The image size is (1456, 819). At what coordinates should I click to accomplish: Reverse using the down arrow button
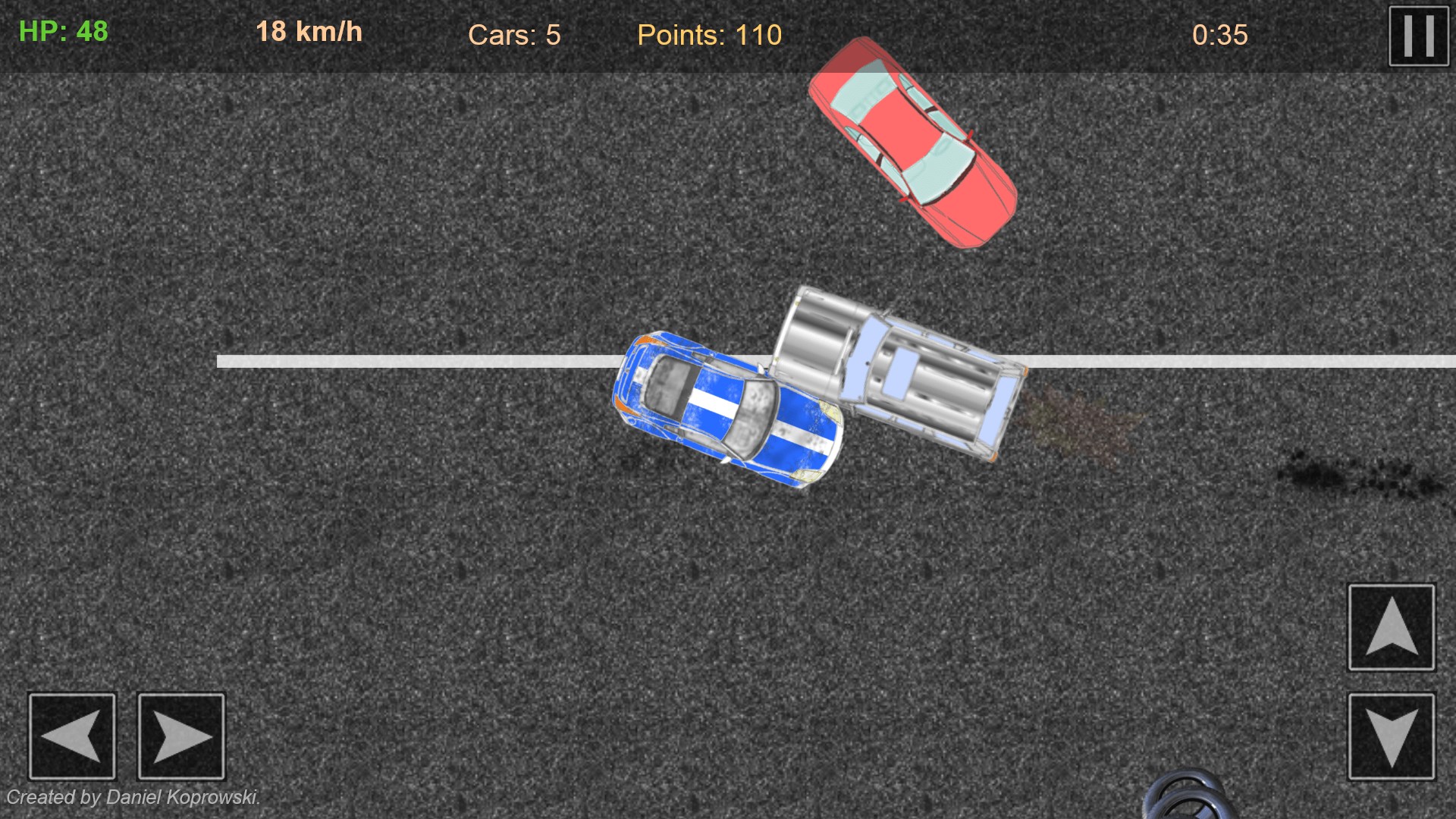[1391, 736]
